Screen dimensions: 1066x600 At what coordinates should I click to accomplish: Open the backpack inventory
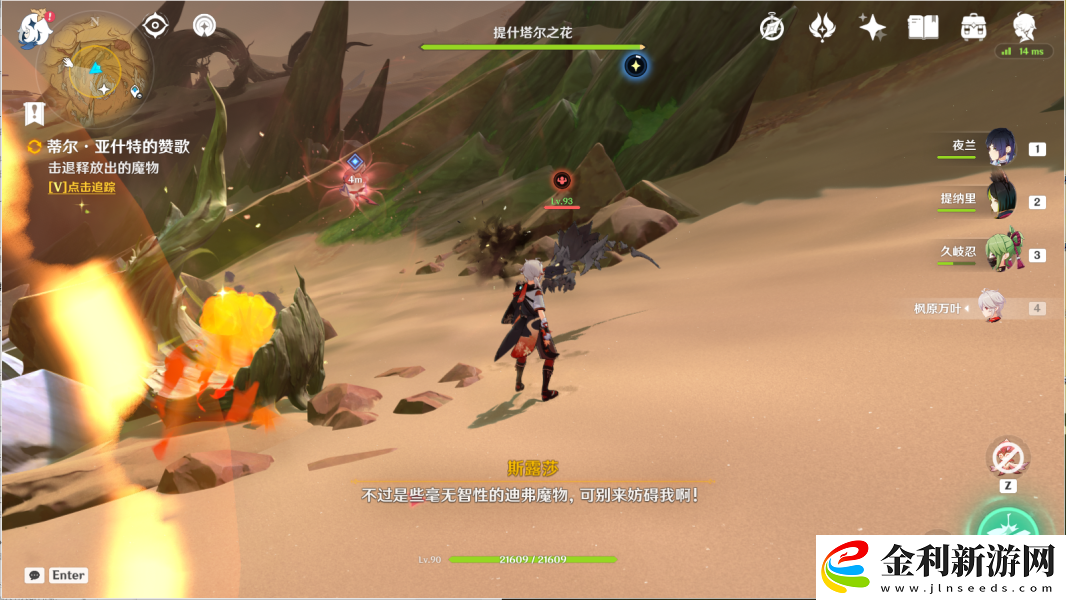coord(973,27)
